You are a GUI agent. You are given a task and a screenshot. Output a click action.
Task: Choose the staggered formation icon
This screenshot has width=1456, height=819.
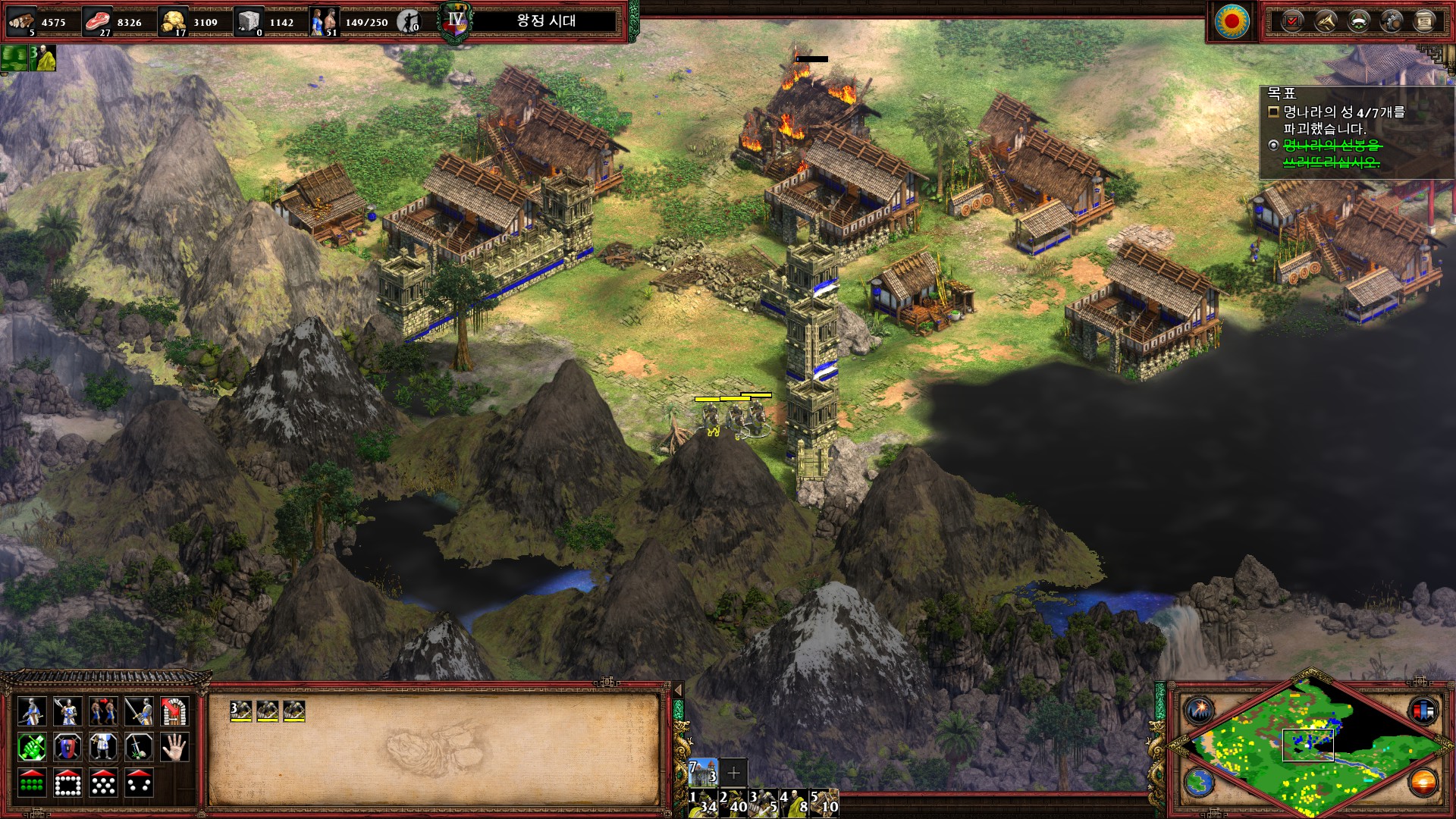[103, 783]
